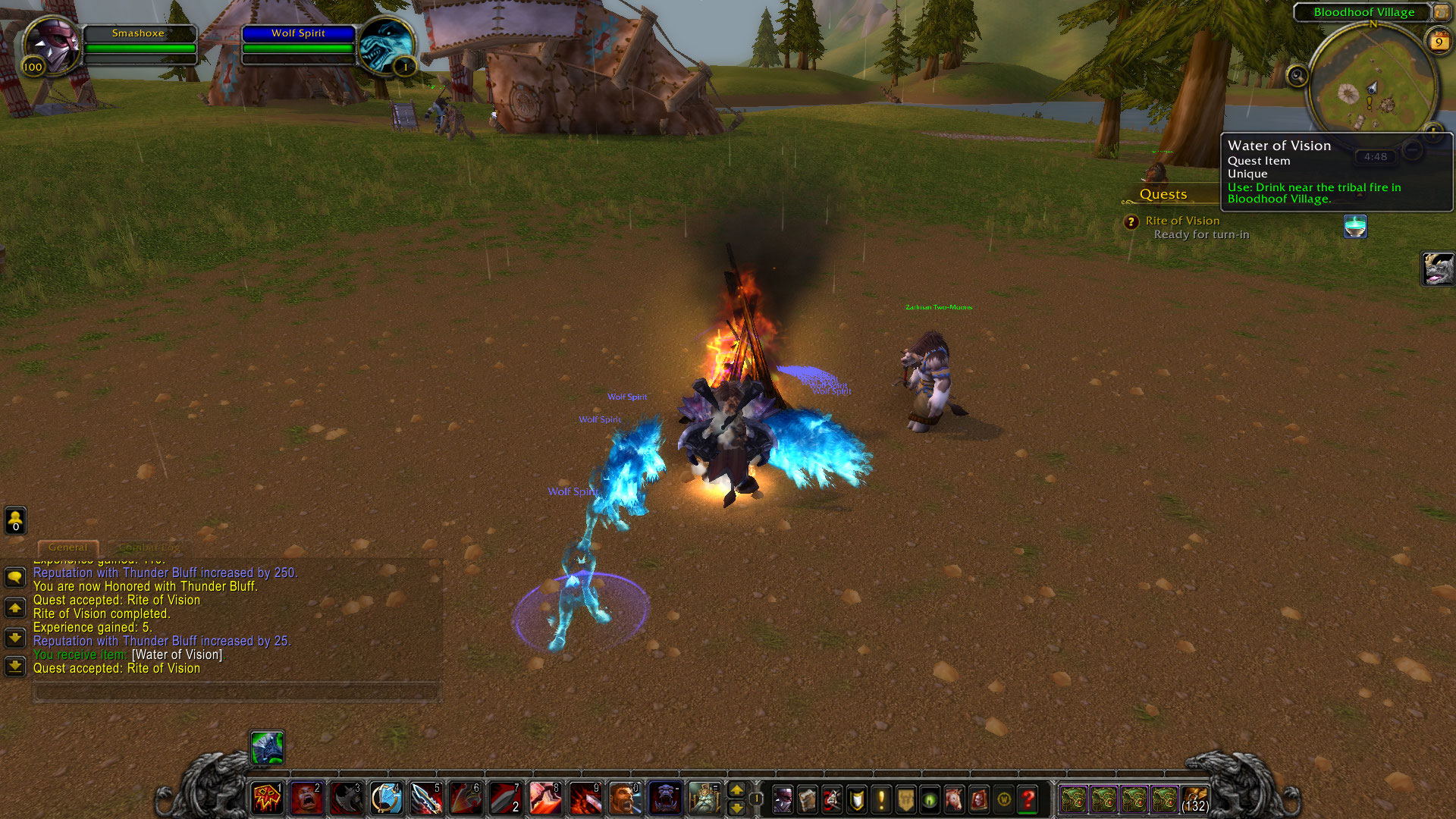Open the world map from zone banner button
The image size is (1456, 819).
(x=1441, y=12)
